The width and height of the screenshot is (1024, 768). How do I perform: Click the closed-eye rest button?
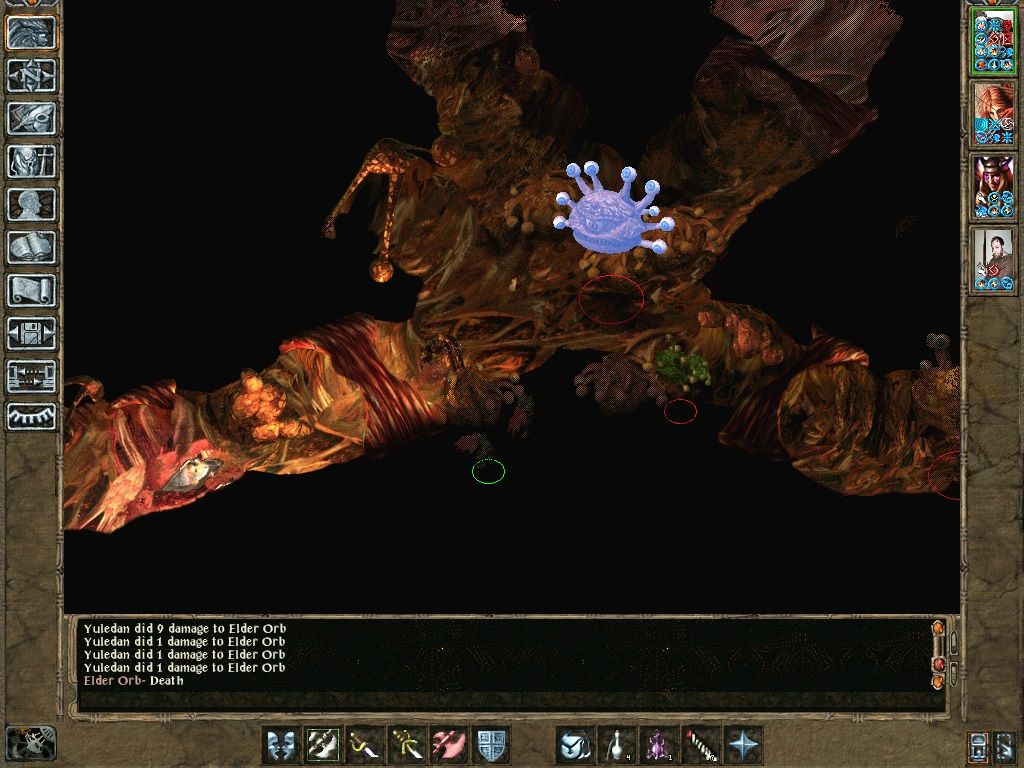pos(31,416)
